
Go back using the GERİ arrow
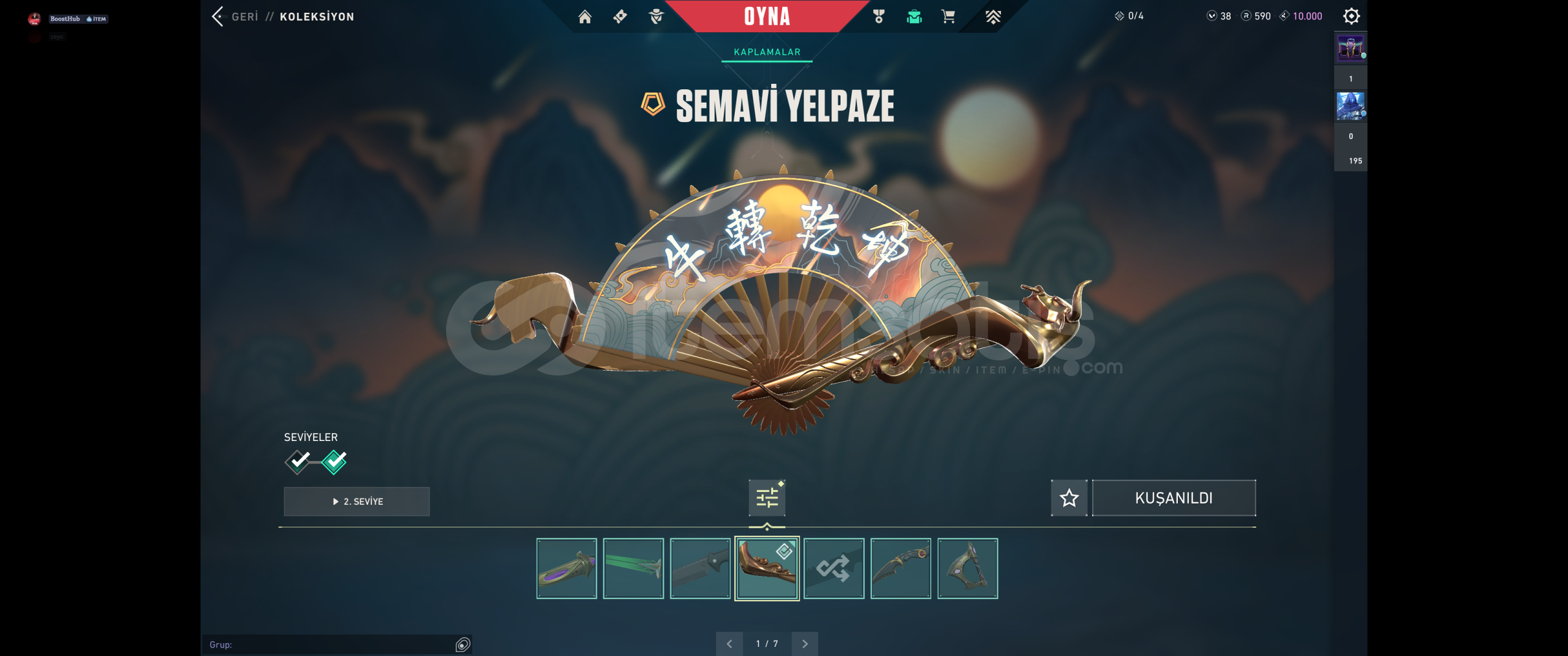click(x=219, y=17)
